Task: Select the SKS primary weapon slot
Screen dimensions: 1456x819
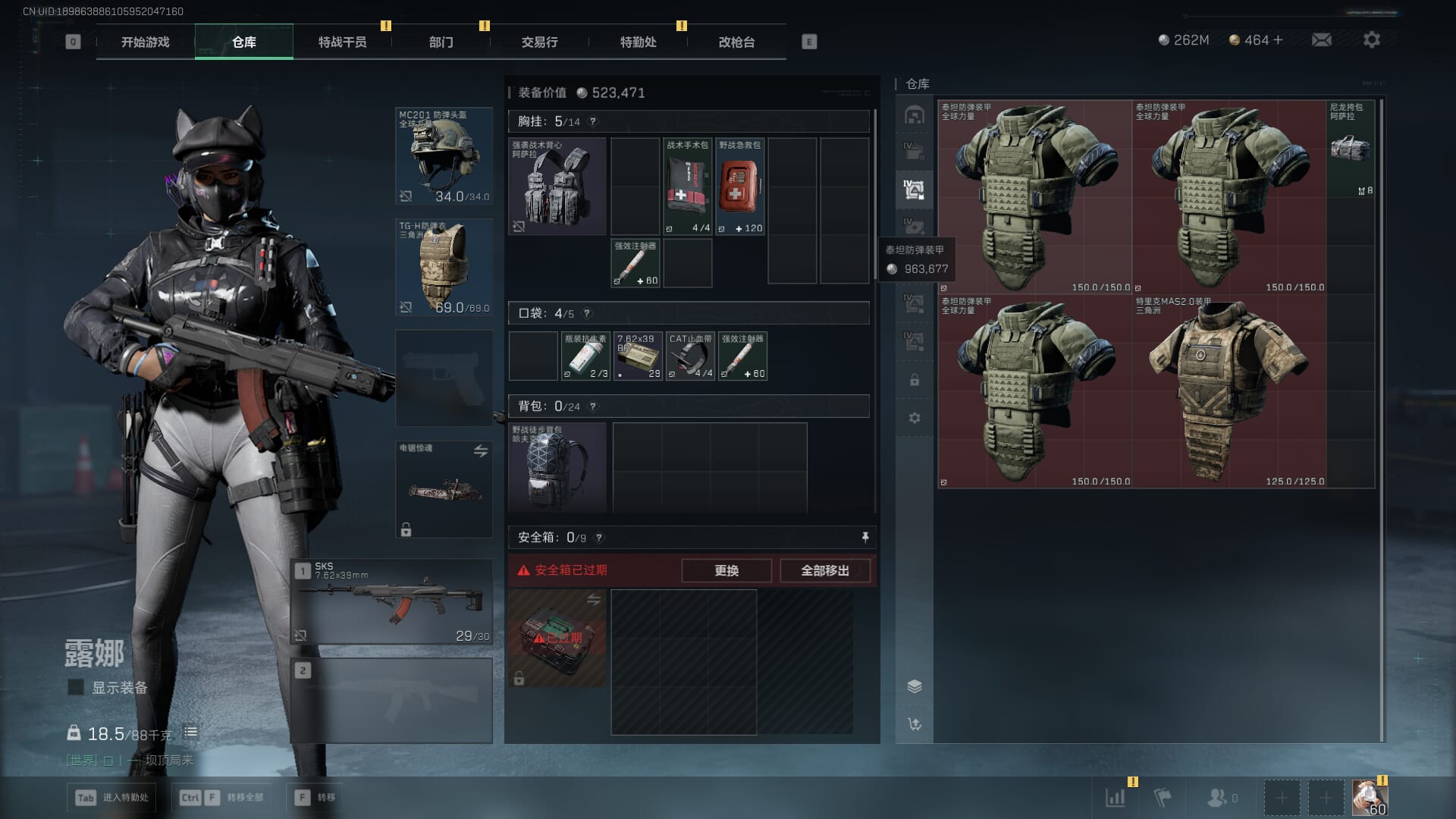Action: click(x=392, y=602)
